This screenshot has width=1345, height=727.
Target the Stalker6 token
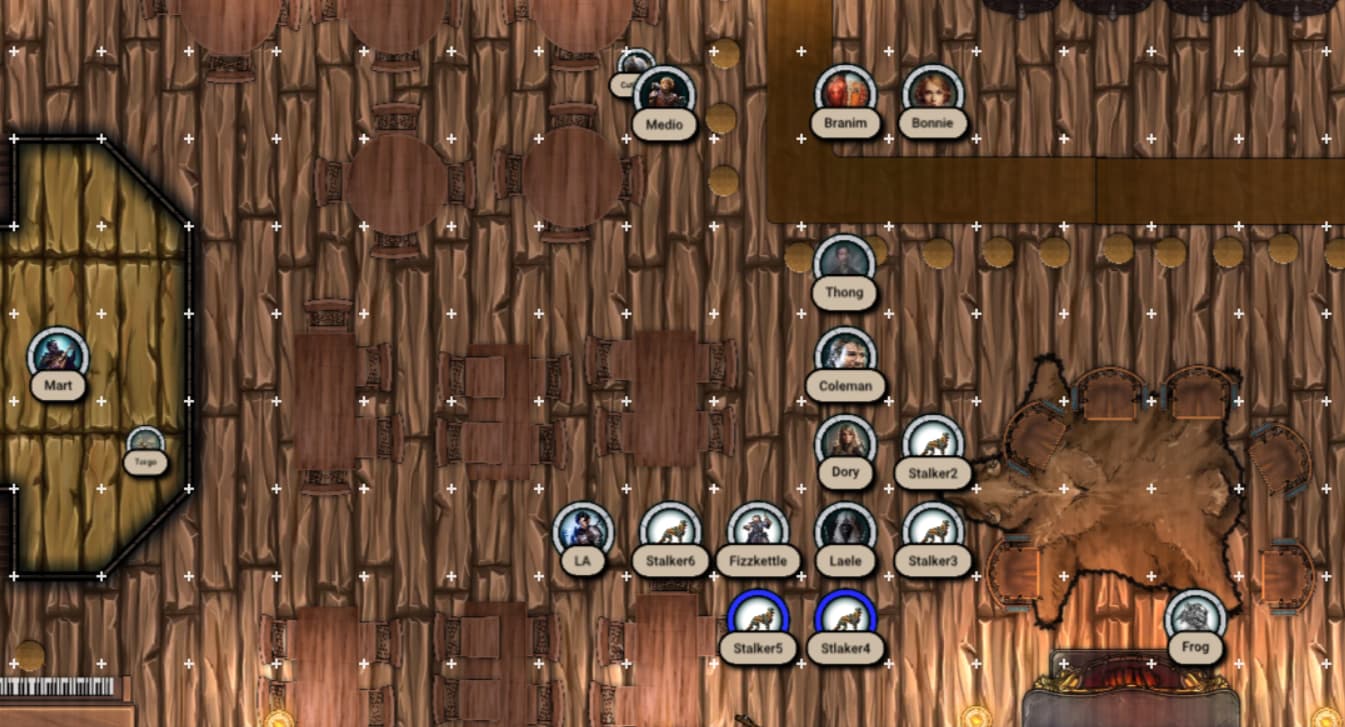pyautogui.click(x=670, y=531)
